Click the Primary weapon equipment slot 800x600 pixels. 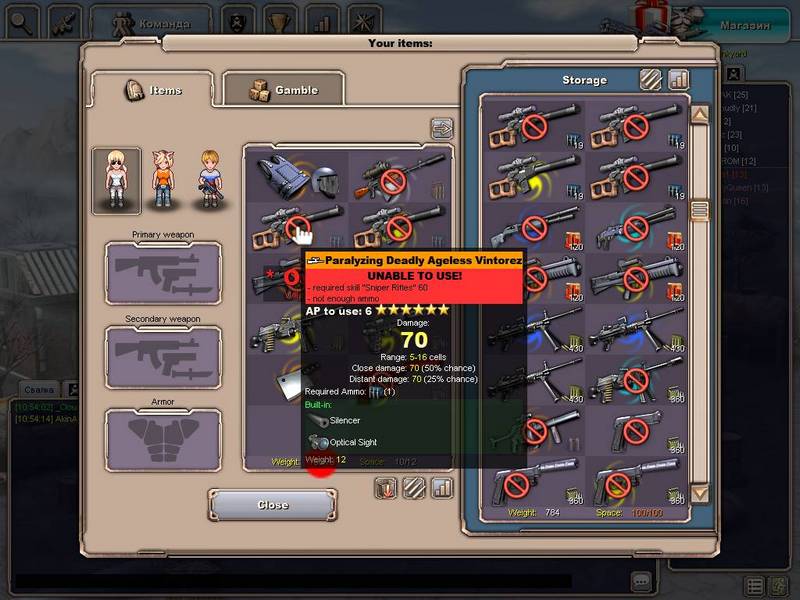pyautogui.click(x=164, y=271)
